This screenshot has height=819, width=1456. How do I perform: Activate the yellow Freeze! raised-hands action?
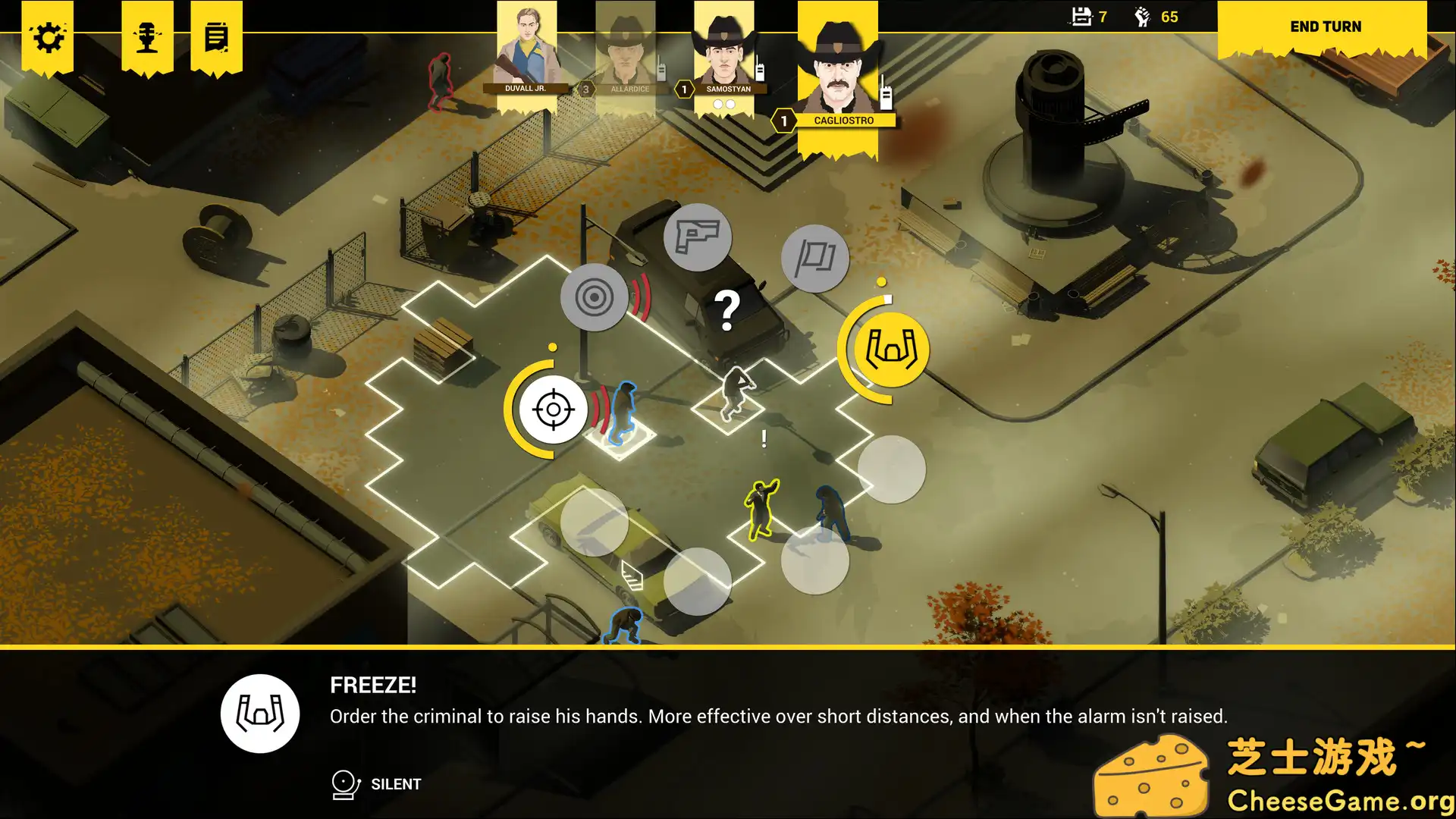(x=891, y=350)
